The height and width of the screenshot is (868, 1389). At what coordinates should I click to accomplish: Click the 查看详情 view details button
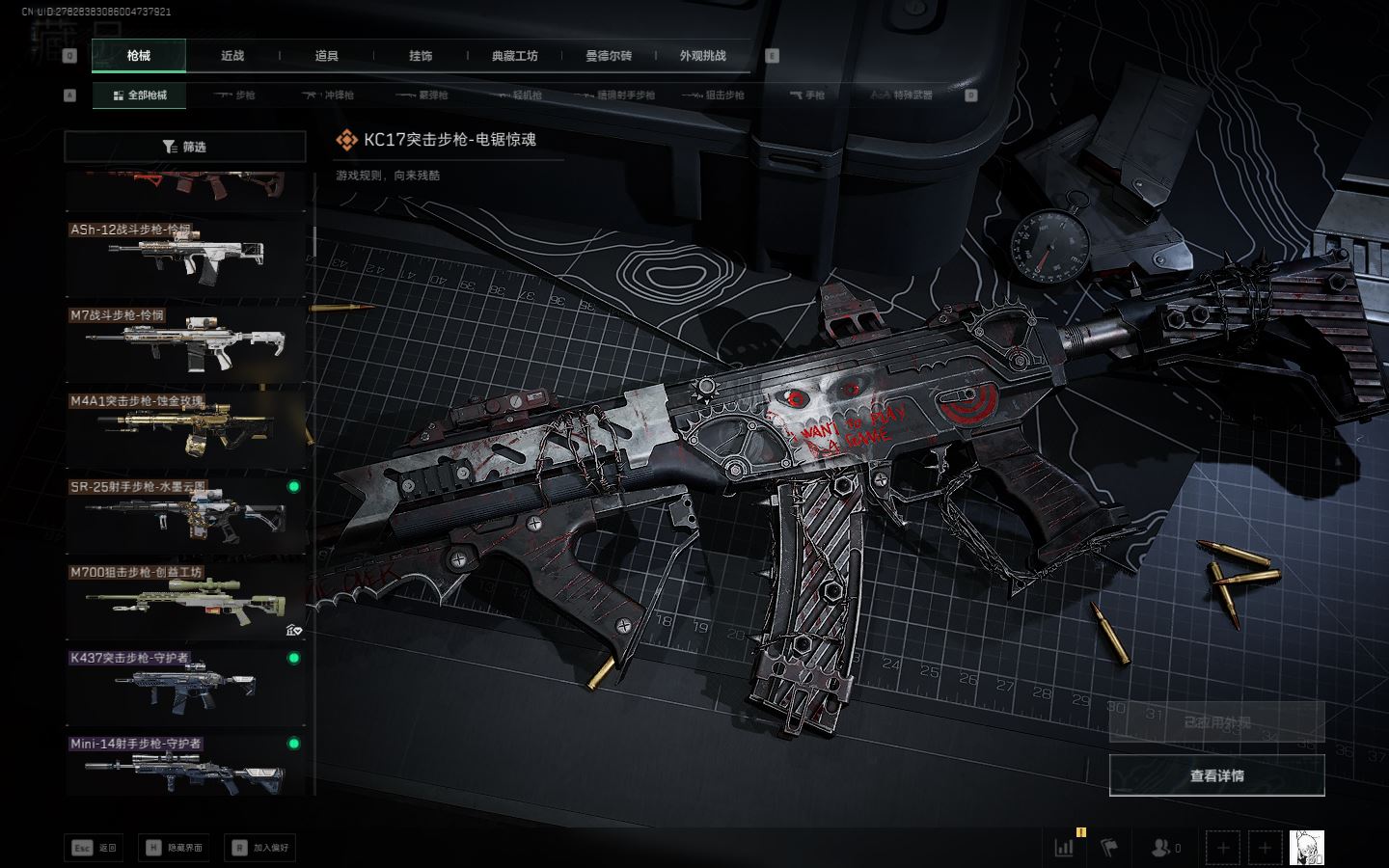click(x=1216, y=775)
